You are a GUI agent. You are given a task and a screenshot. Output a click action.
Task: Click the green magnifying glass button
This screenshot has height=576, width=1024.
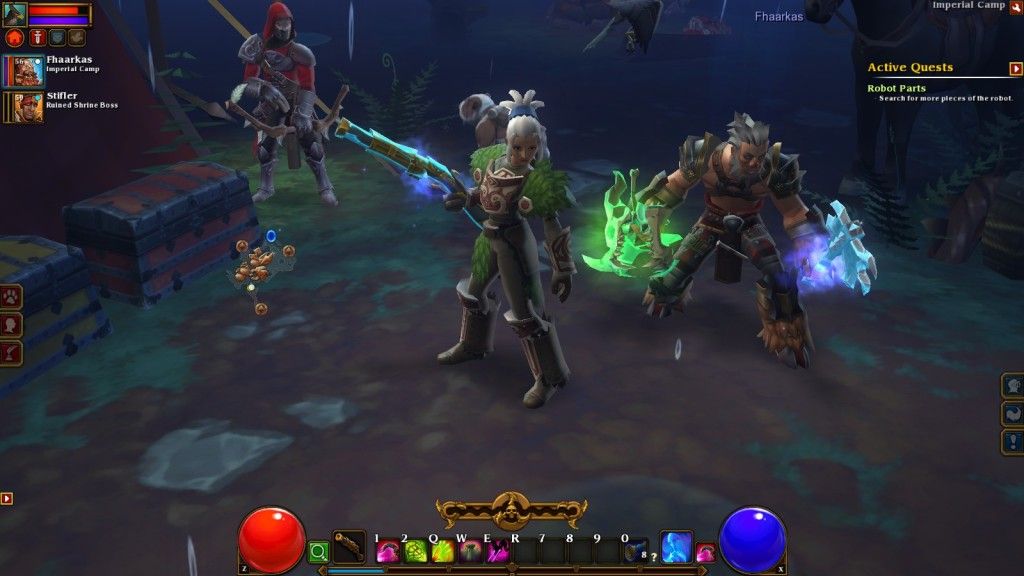pos(318,551)
